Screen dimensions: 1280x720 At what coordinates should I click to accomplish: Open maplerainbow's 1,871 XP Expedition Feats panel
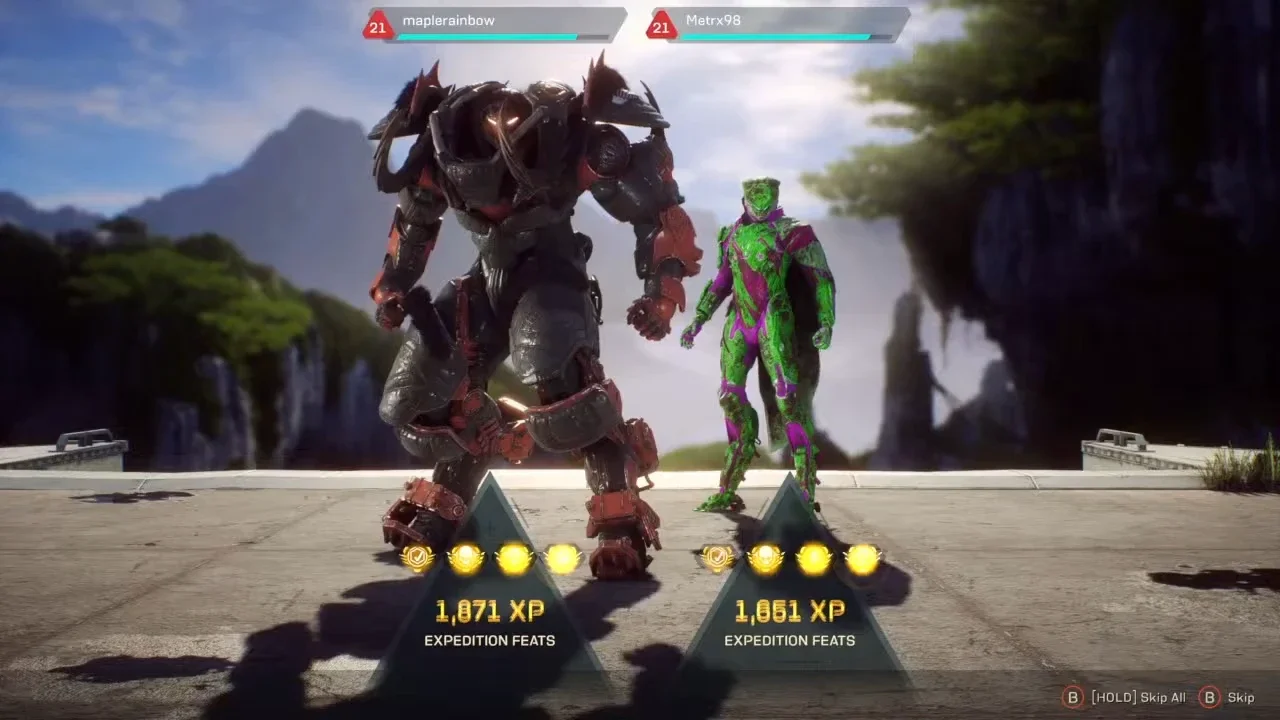click(490, 620)
